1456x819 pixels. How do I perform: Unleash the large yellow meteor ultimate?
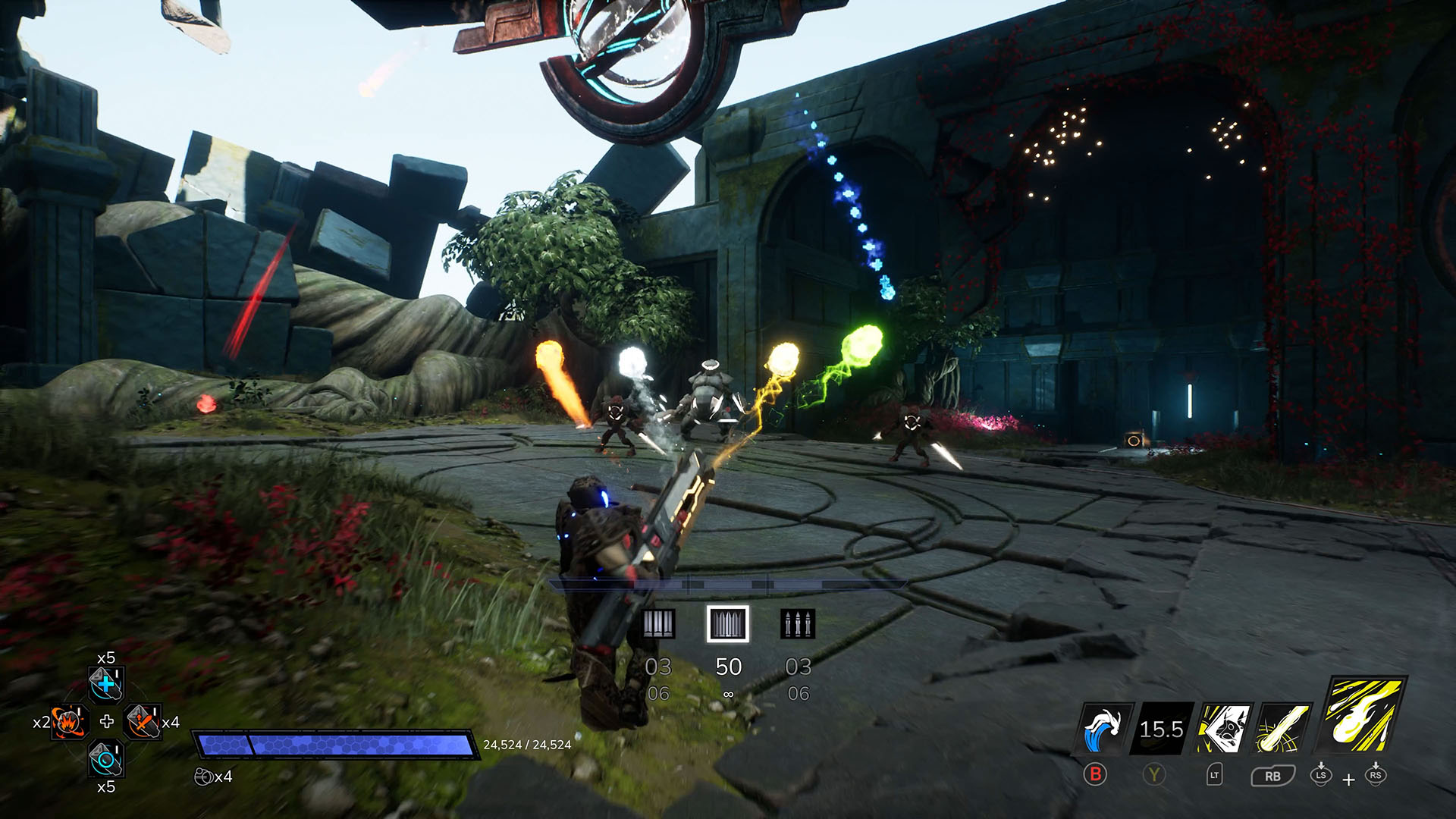coord(1364,713)
